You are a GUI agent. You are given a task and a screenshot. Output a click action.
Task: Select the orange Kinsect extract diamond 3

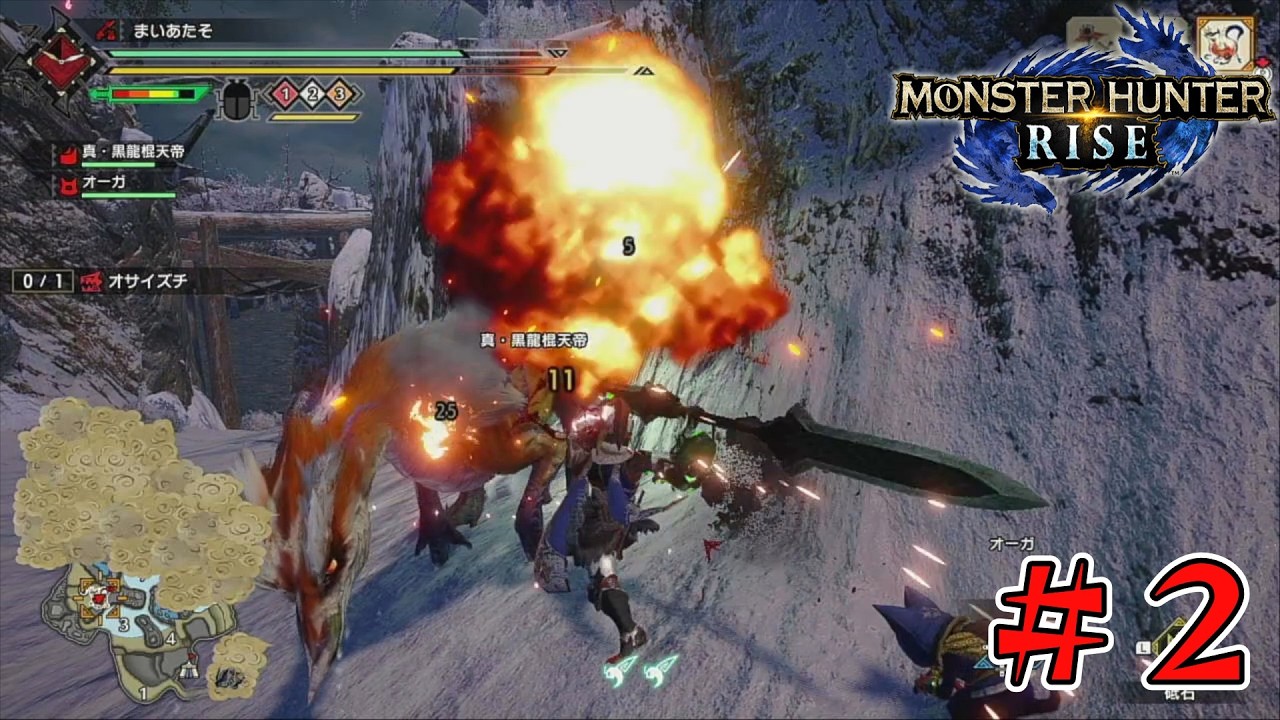tap(340, 94)
